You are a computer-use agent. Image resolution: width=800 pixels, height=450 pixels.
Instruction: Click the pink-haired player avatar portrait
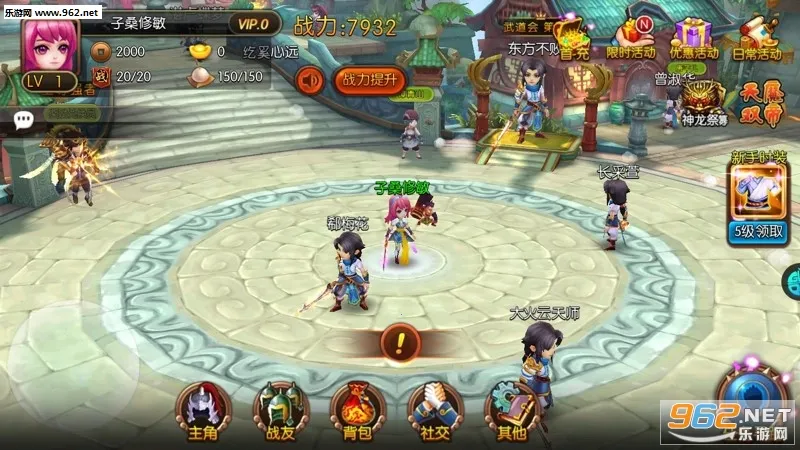click(48, 48)
